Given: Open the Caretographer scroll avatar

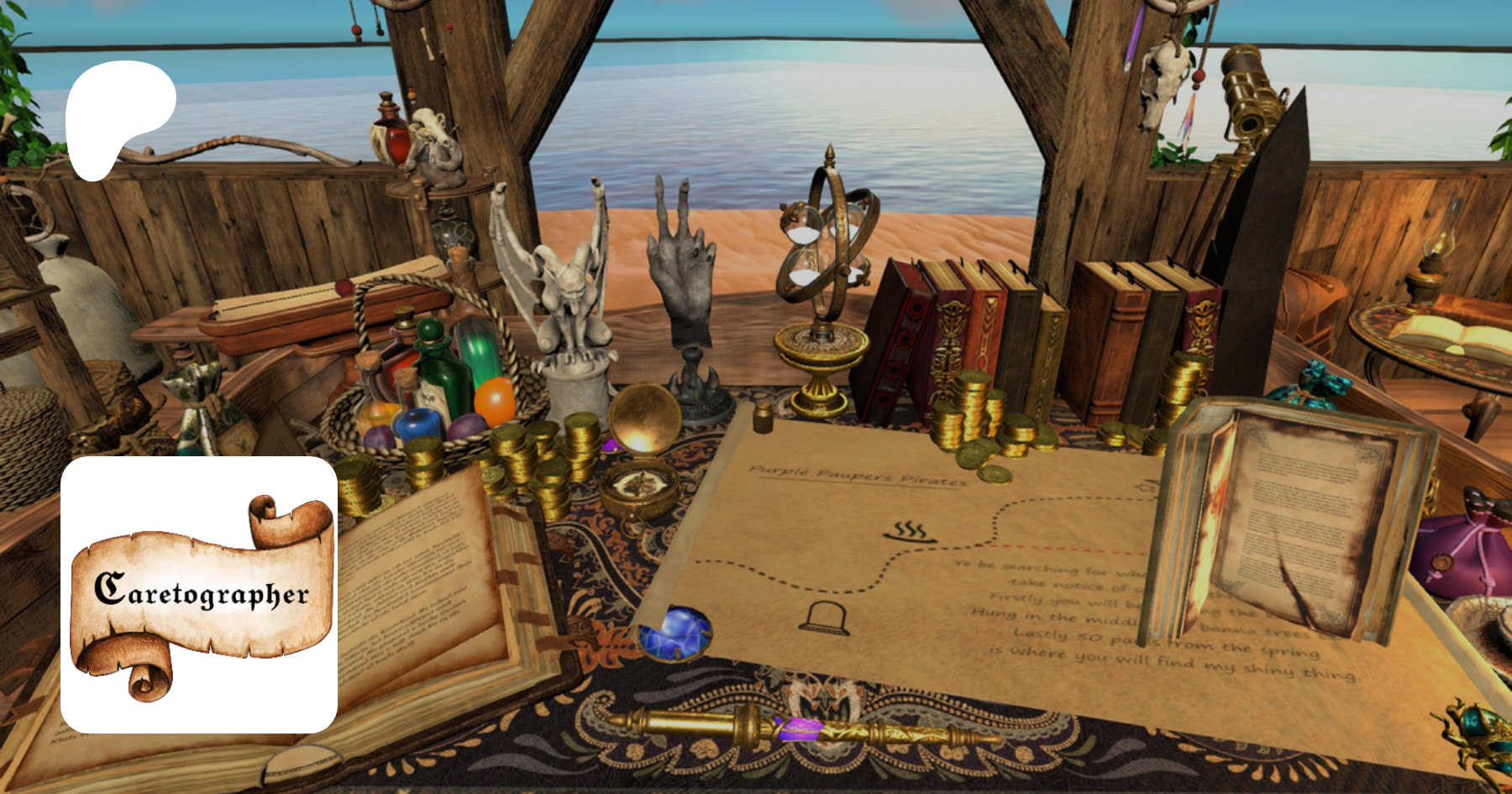Looking at the screenshot, I should (199, 594).
